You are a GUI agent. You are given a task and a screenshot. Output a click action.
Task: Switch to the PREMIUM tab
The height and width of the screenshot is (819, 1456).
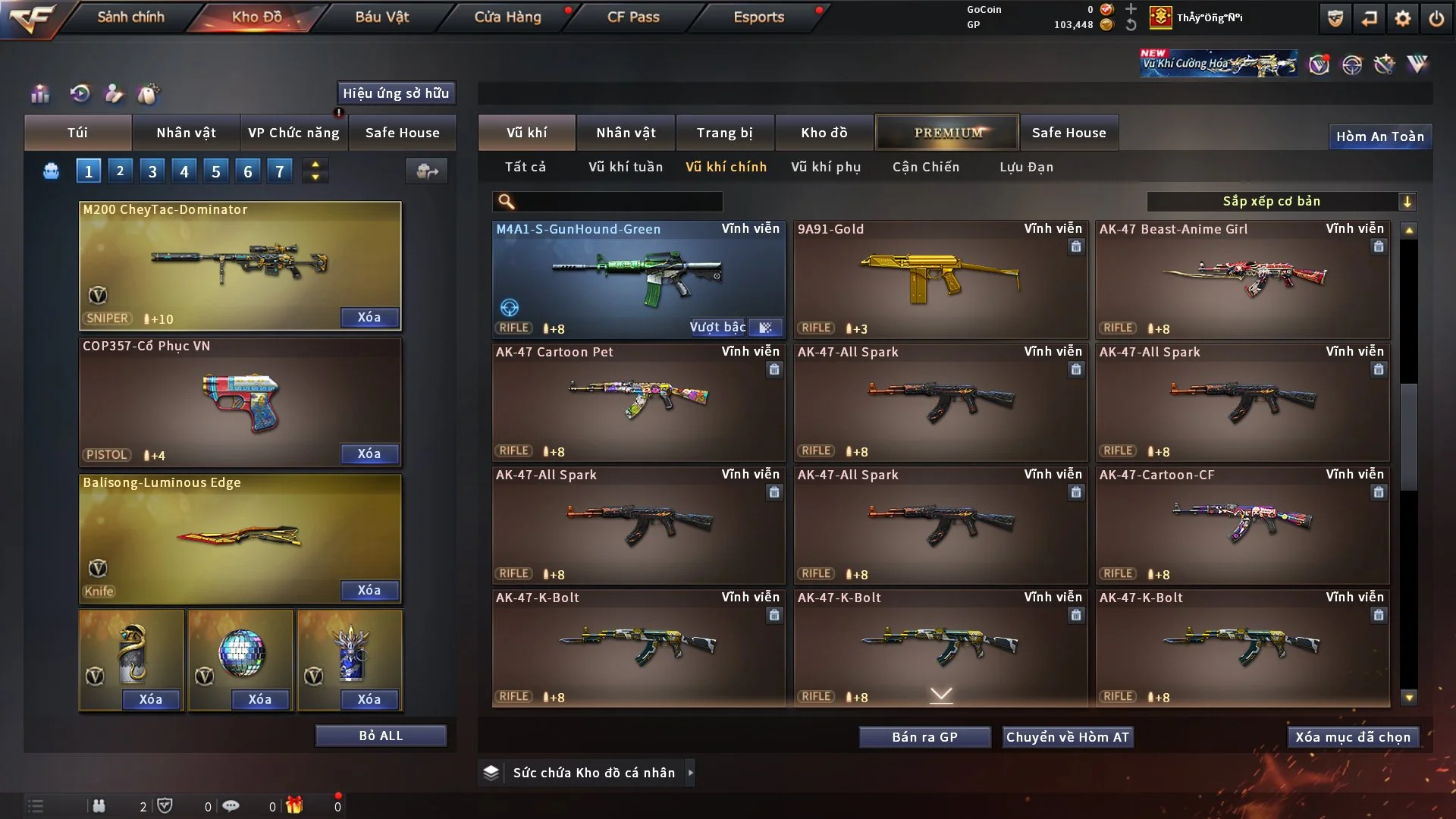tap(947, 133)
